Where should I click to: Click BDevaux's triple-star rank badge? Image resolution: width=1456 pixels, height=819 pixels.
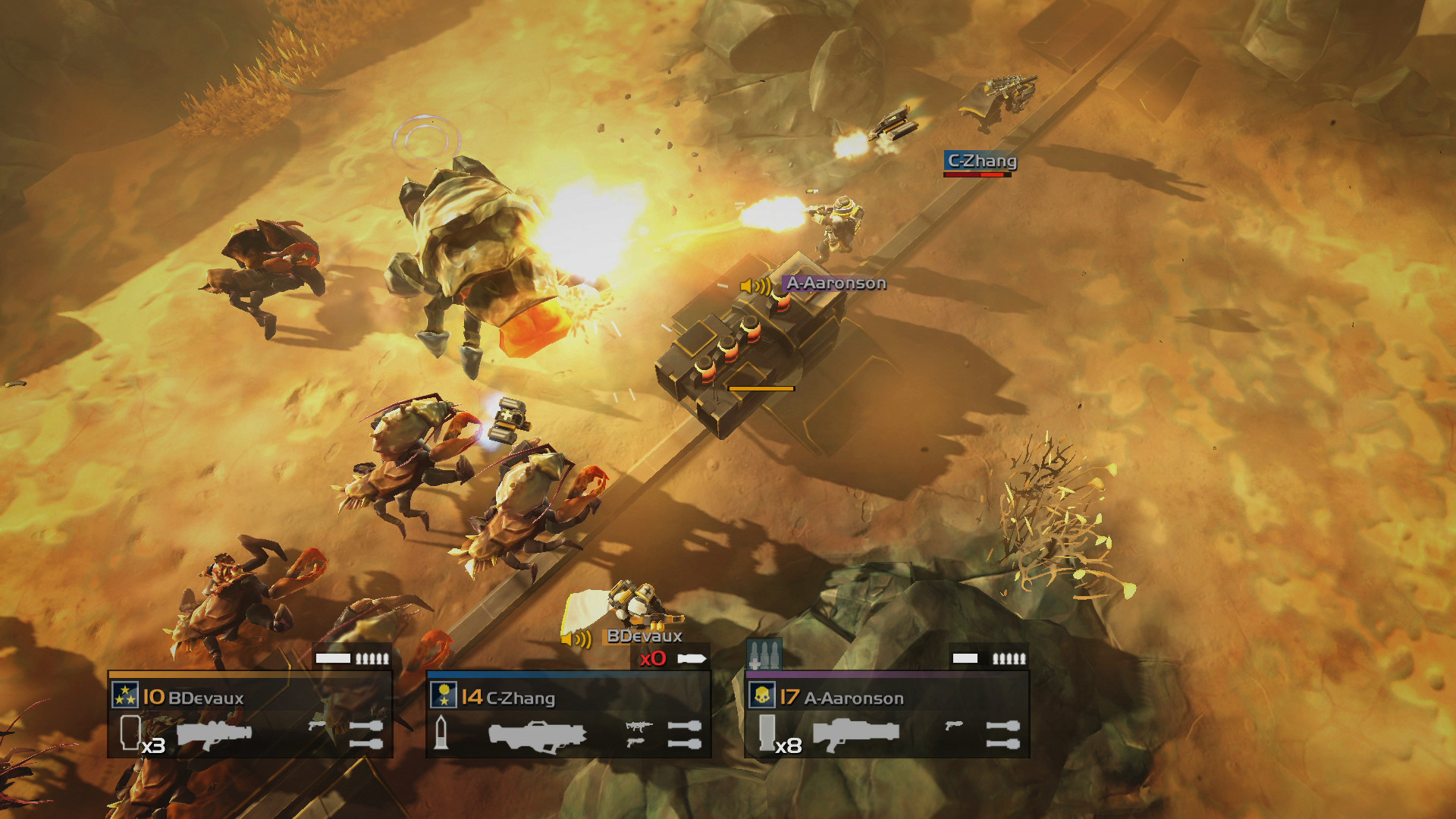[x=124, y=695]
